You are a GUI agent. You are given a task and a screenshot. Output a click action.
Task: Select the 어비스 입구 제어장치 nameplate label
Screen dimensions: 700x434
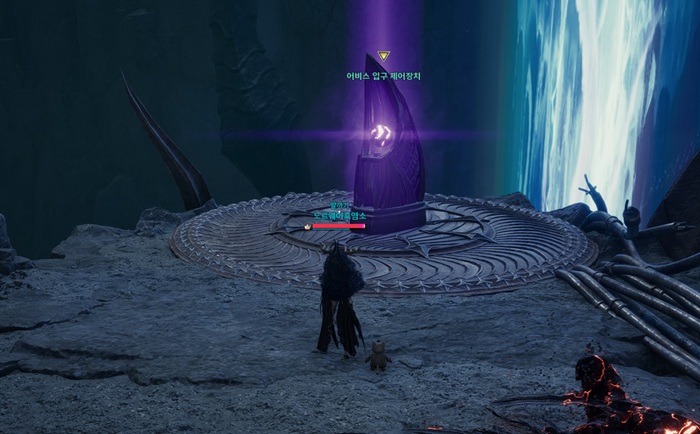coord(383,75)
